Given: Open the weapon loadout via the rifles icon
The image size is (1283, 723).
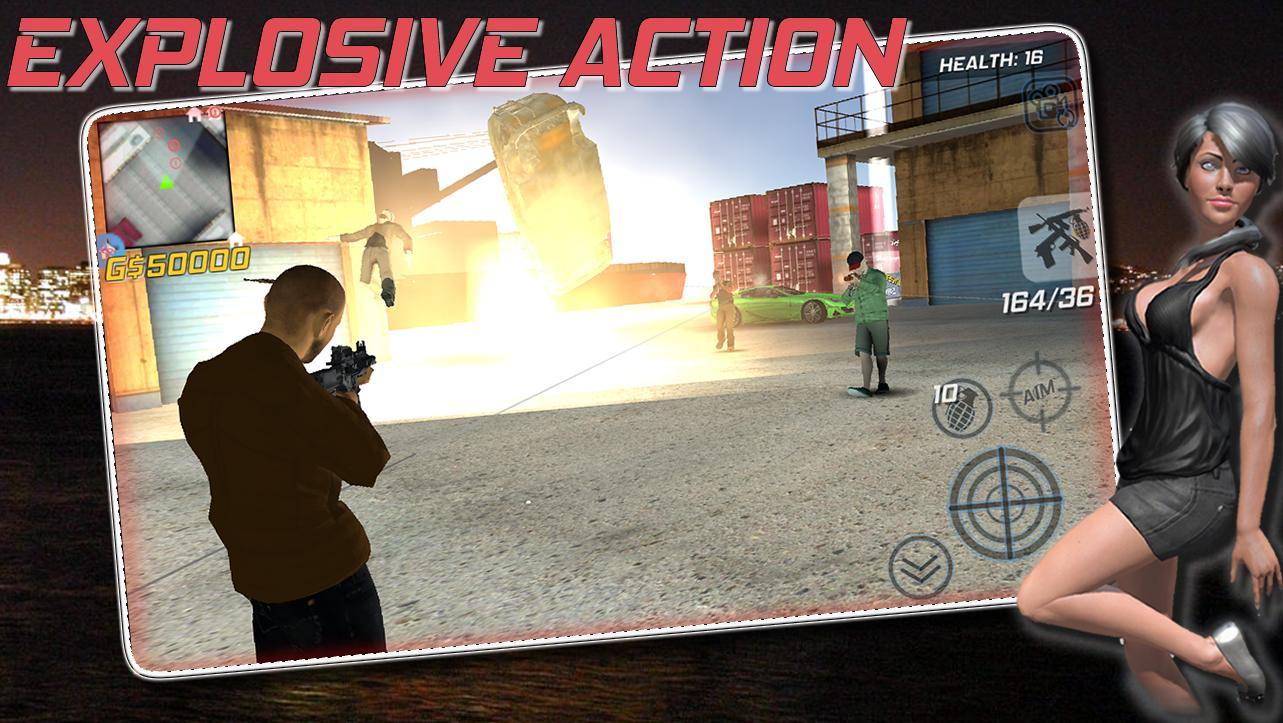Looking at the screenshot, I should tap(1055, 235).
